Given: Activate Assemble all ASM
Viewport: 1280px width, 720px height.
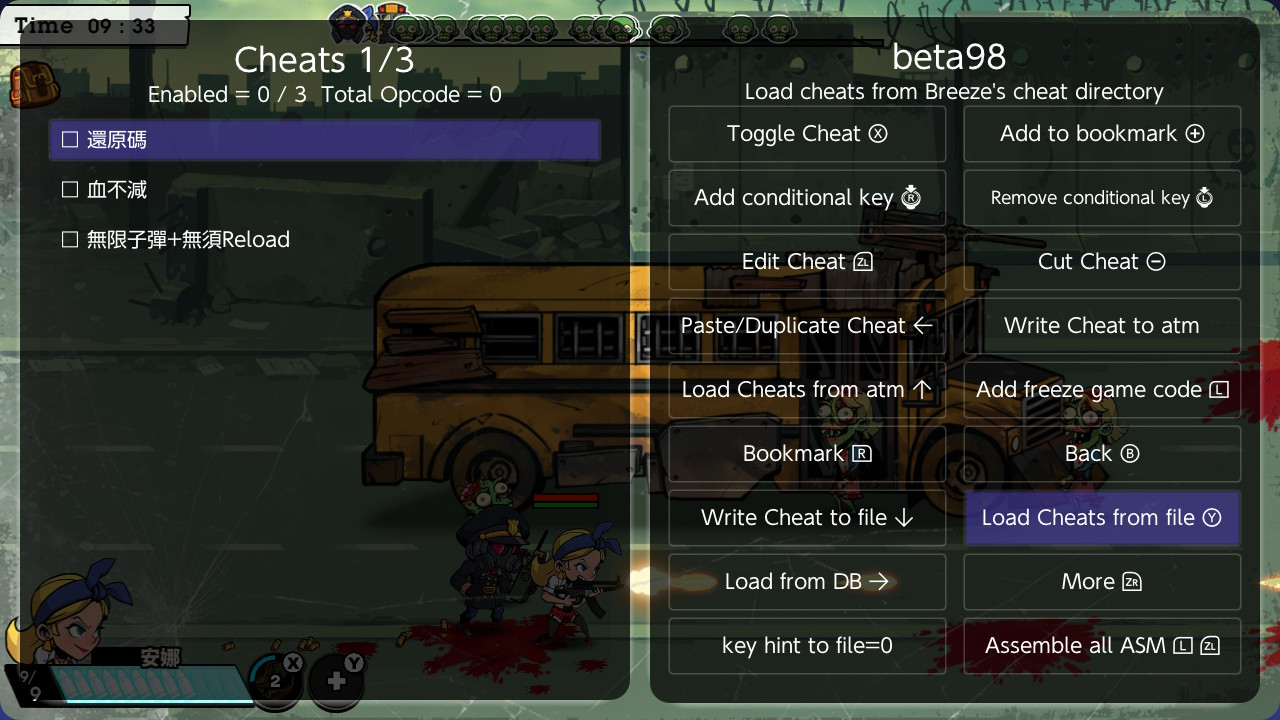Looking at the screenshot, I should [1102, 646].
